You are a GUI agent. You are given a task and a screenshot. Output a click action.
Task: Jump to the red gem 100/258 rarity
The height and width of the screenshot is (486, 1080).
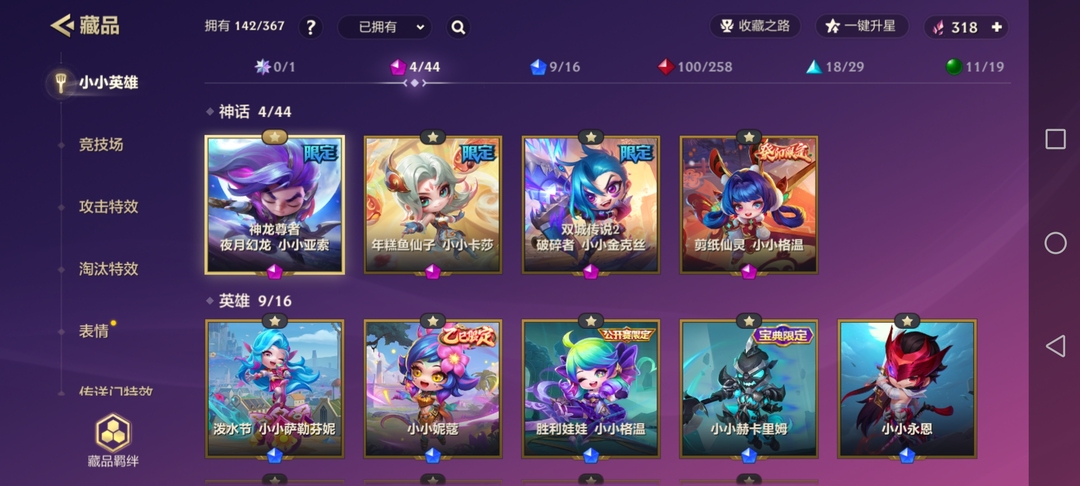click(694, 67)
